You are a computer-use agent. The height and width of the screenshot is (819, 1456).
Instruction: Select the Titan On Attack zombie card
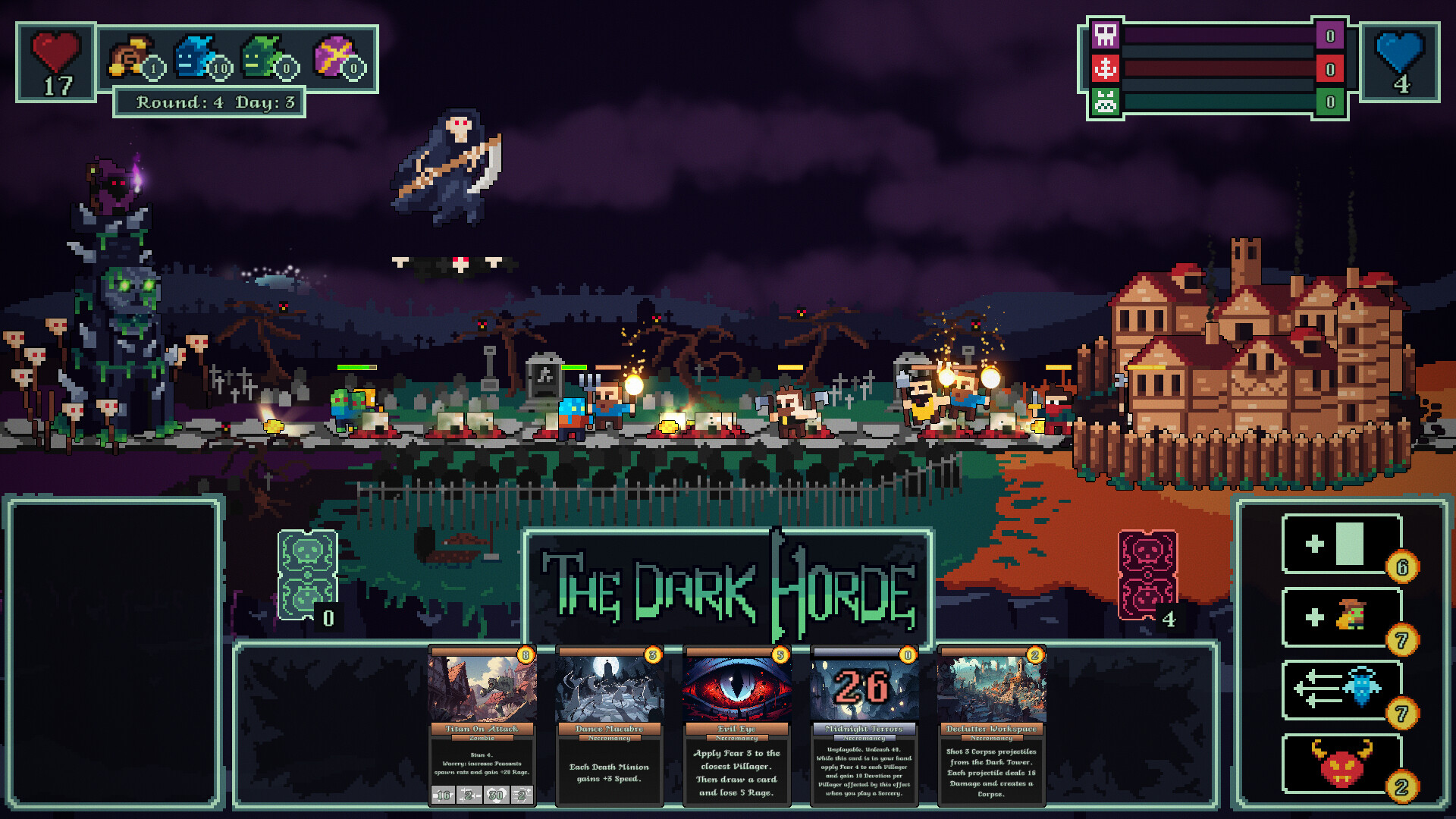[x=482, y=728]
